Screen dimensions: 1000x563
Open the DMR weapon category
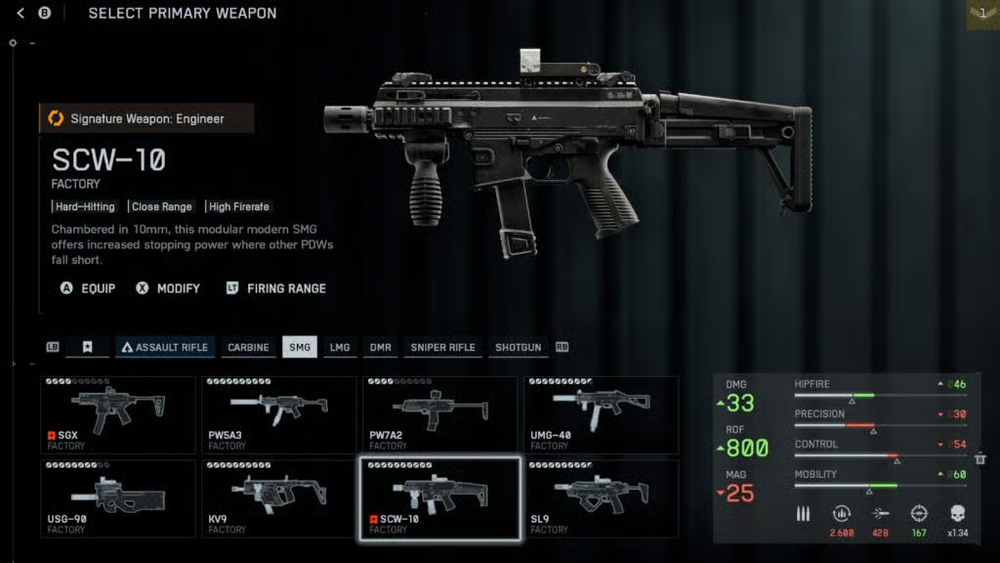[380, 347]
